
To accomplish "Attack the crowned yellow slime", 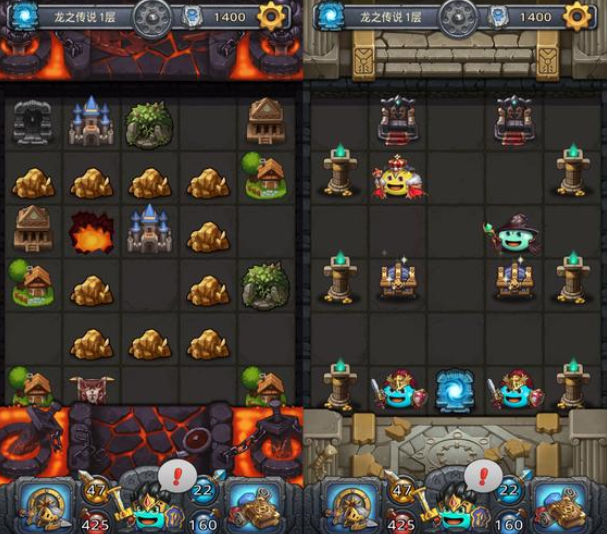I will coord(396,179).
